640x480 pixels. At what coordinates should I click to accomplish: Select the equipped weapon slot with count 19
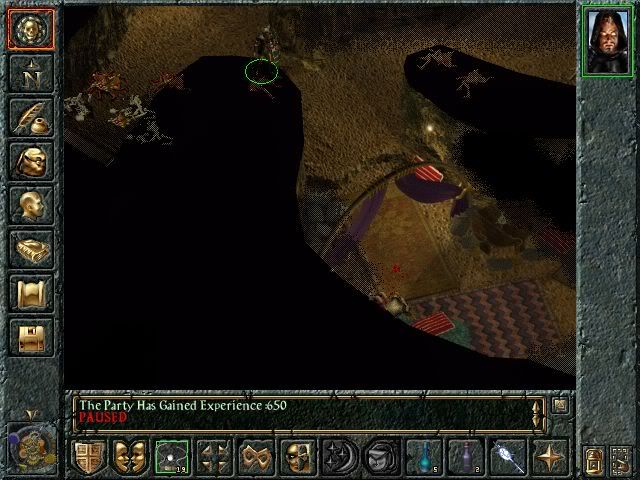172,457
